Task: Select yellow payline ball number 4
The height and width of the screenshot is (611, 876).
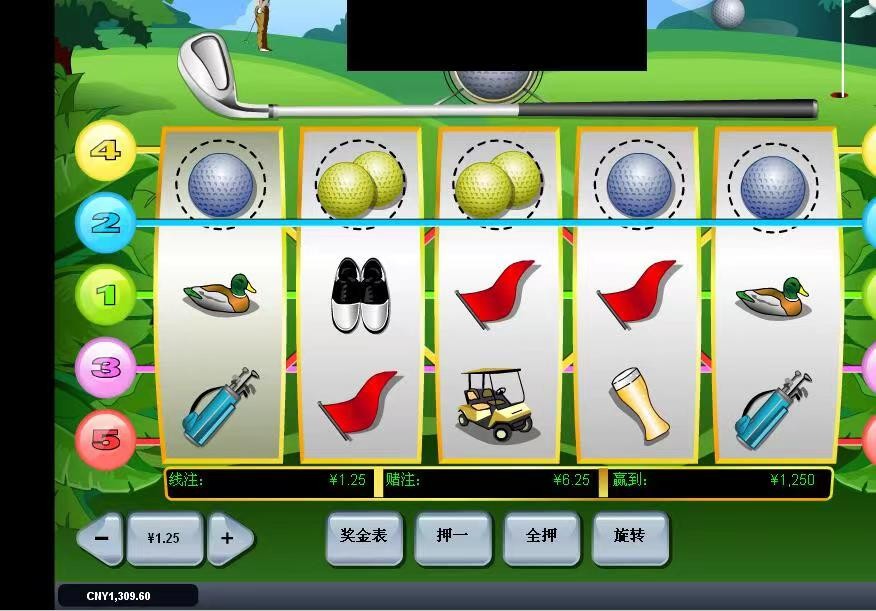Action: pyautogui.click(x=105, y=151)
